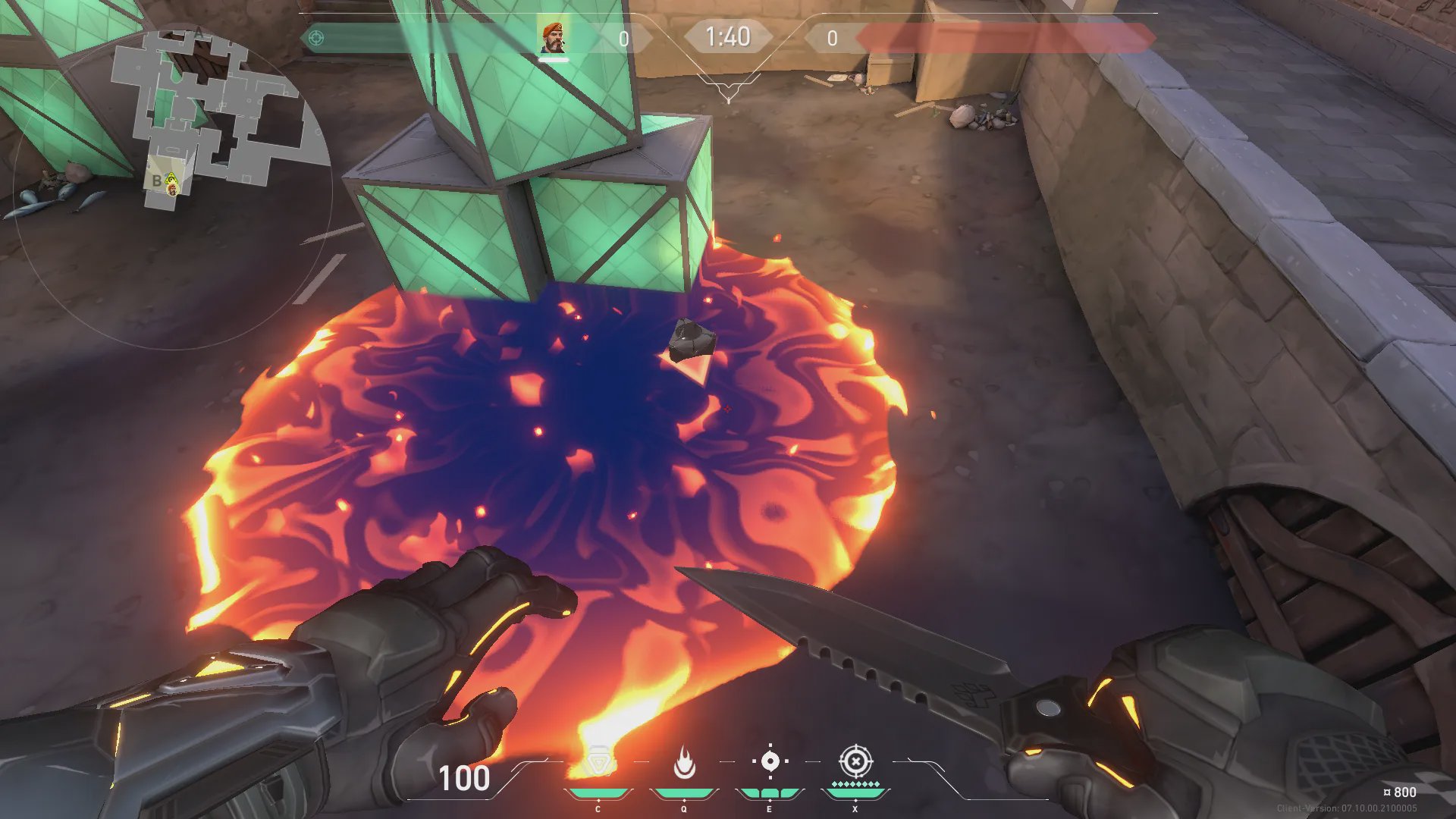Activate the Incendiary flame ability
The image size is (1456, 819).
684,762
